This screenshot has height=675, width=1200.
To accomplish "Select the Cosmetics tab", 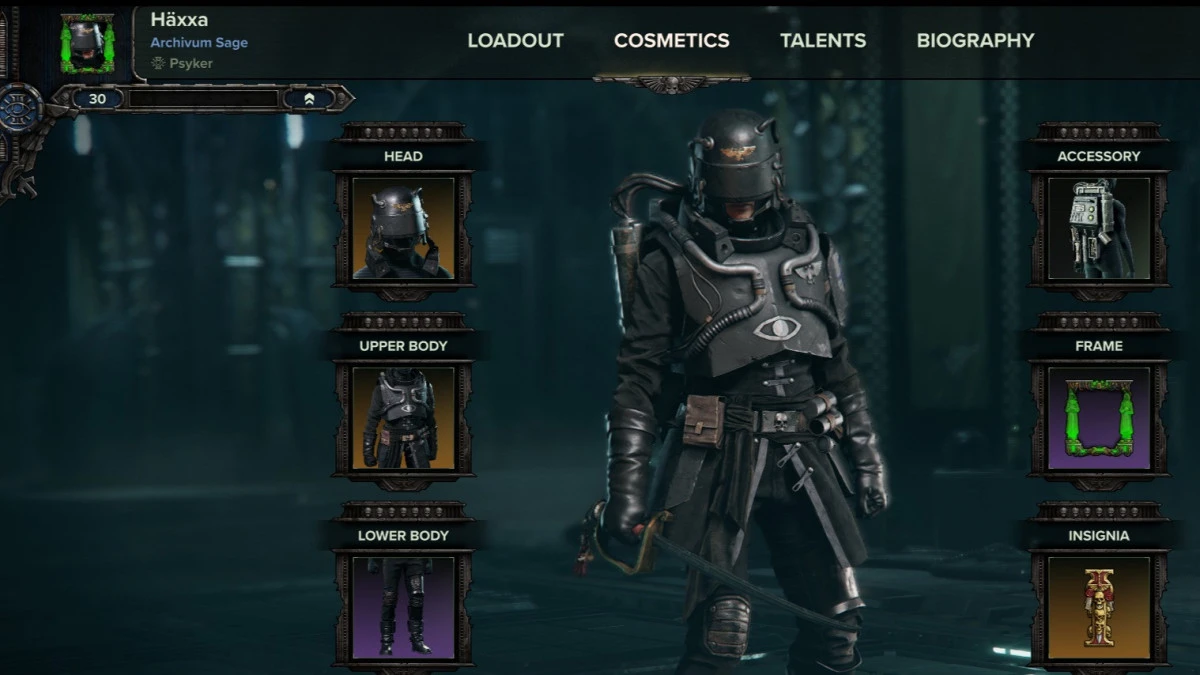I will (671, 41).
